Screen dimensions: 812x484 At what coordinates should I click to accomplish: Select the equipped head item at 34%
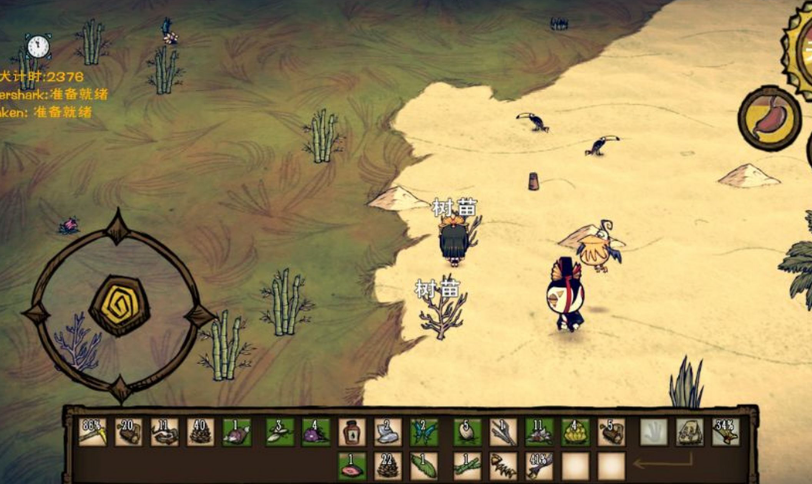(x=725, y=432)
